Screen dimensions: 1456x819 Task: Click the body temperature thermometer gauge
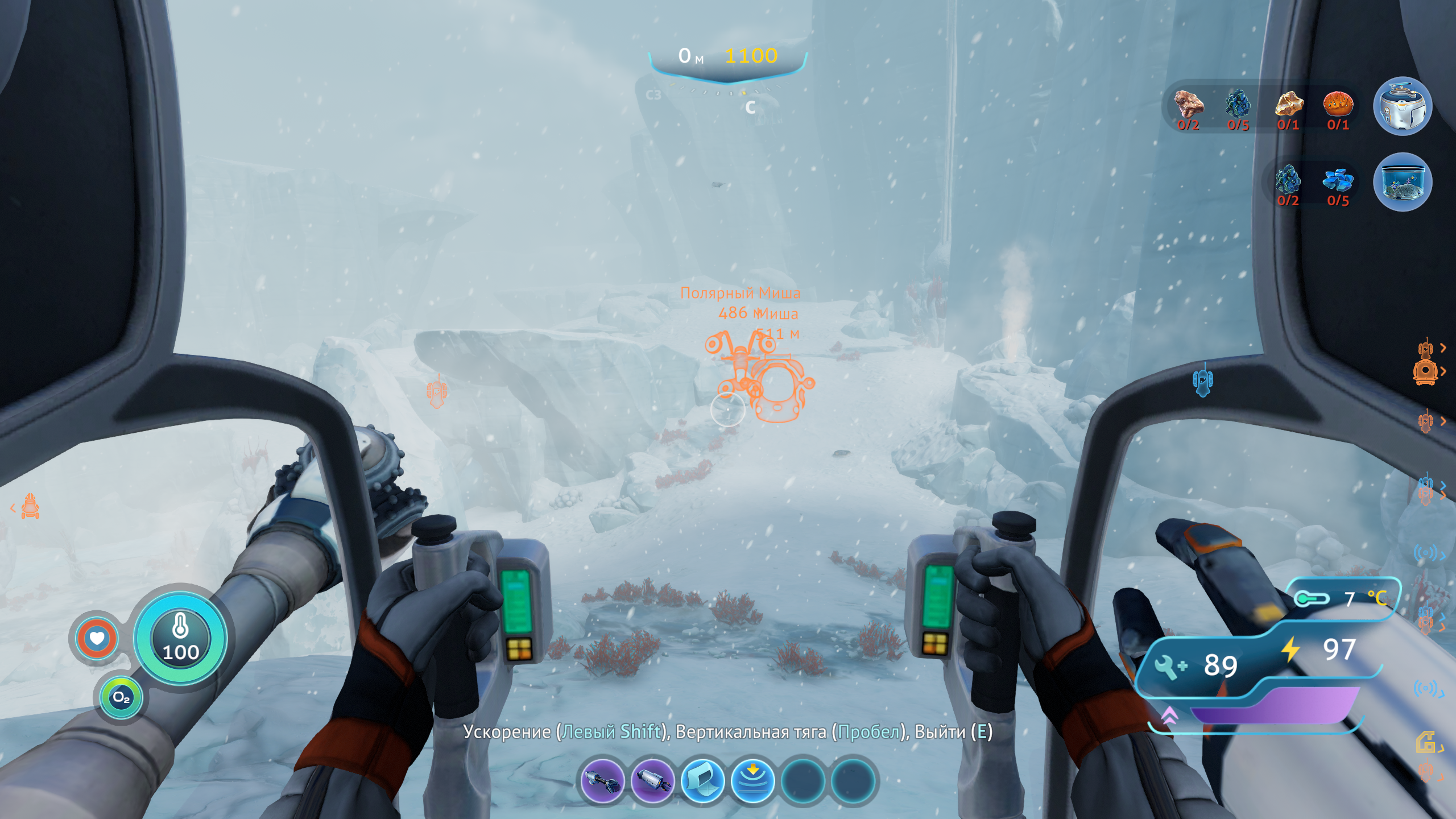pos(180,637)
